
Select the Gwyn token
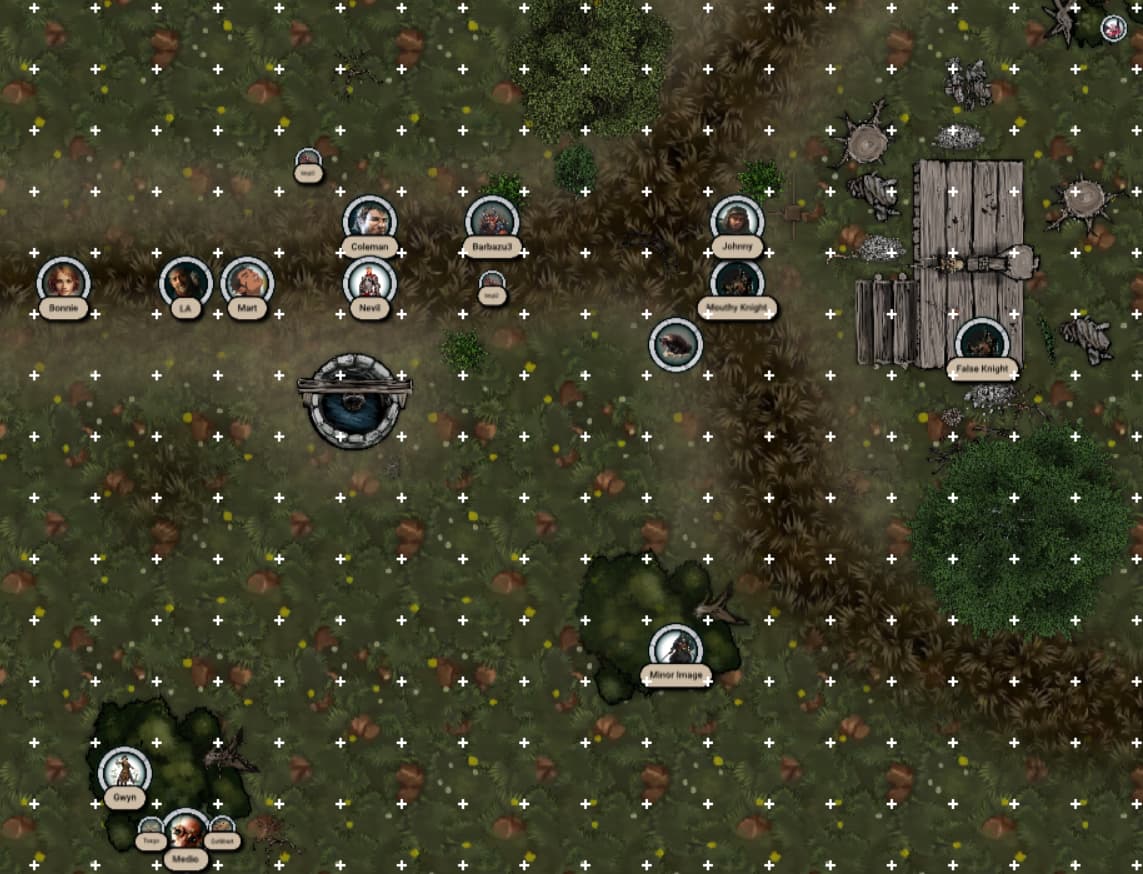[x=125, y=772]
